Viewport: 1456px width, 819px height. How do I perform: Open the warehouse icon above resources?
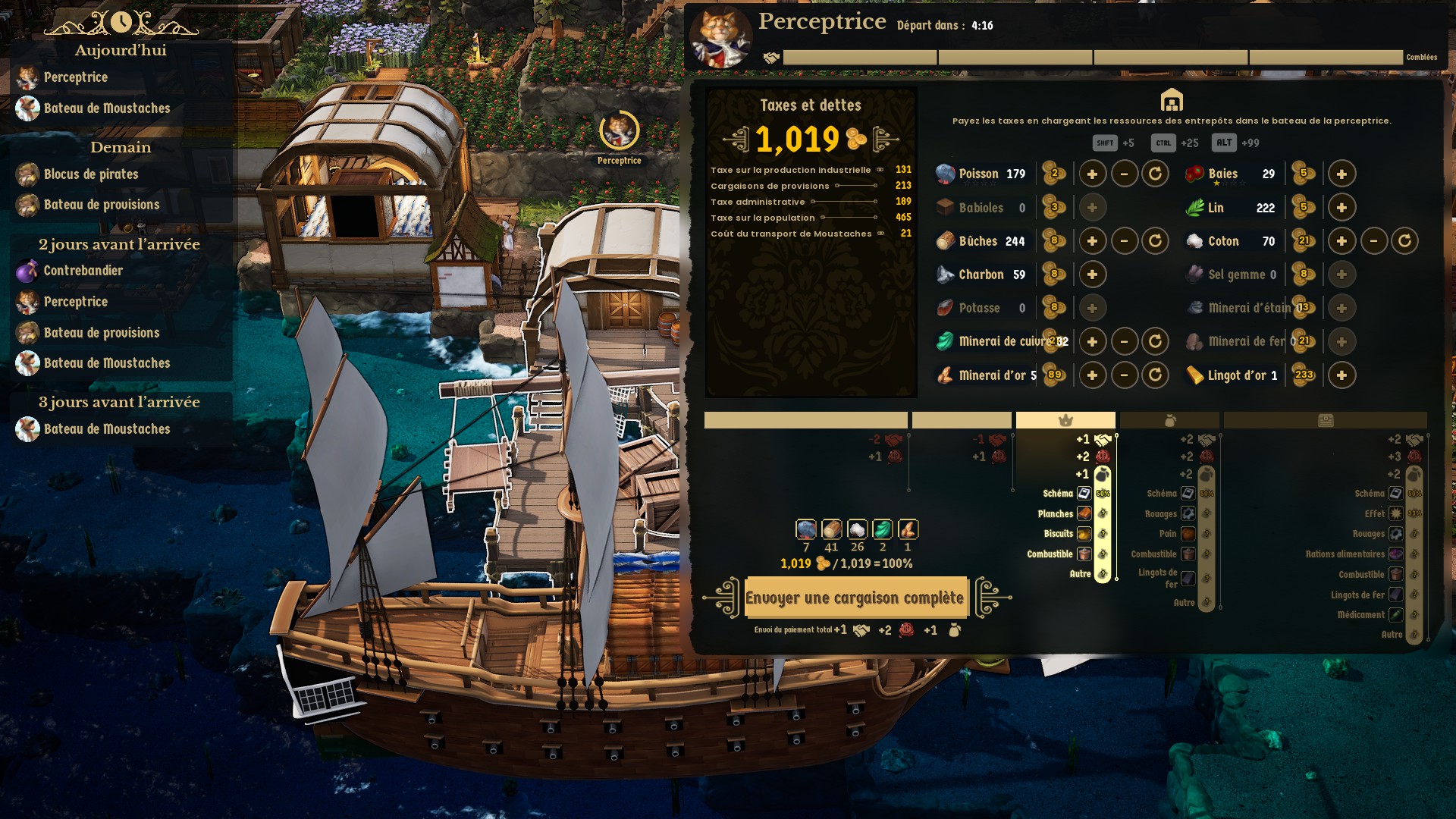(x=1172, y=99)
